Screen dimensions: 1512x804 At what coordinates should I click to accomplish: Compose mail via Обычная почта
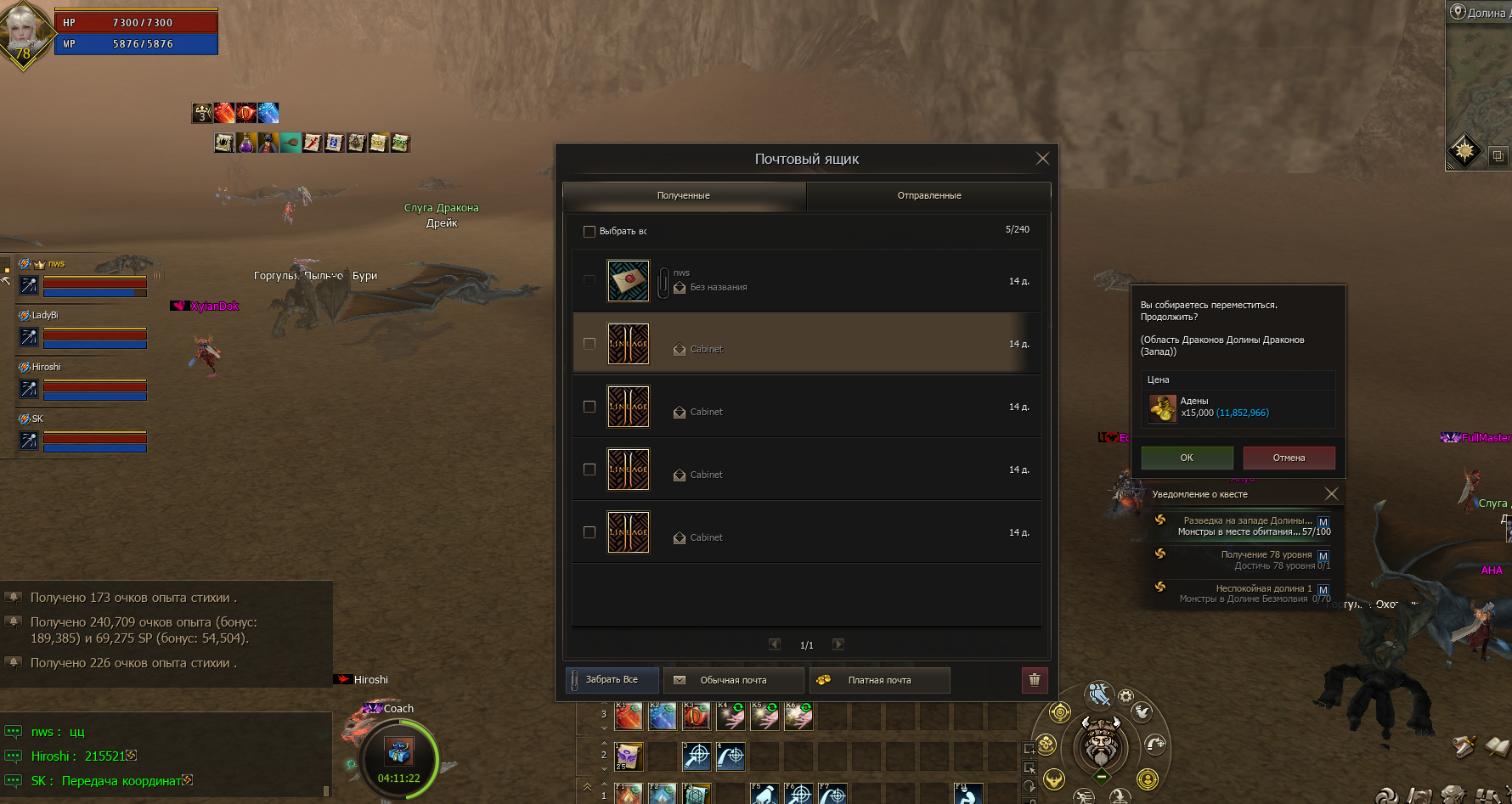click(733, 680)
